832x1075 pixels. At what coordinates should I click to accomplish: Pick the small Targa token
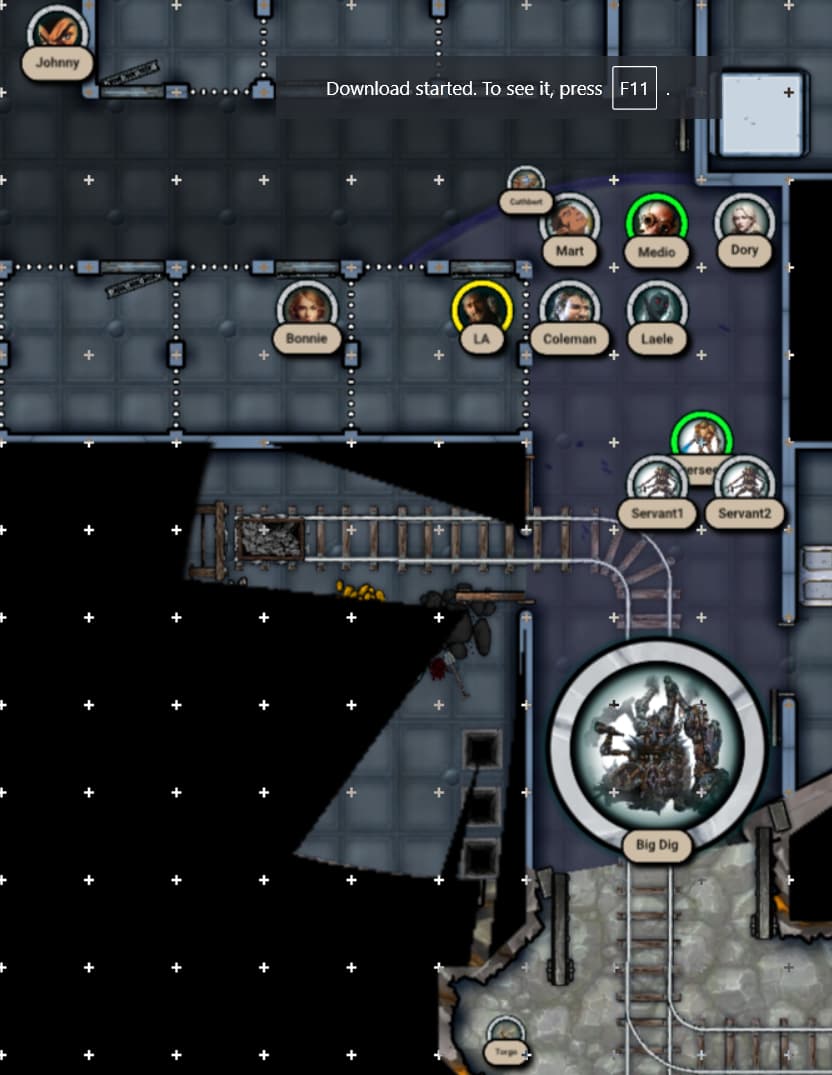tap(505, 1034)
